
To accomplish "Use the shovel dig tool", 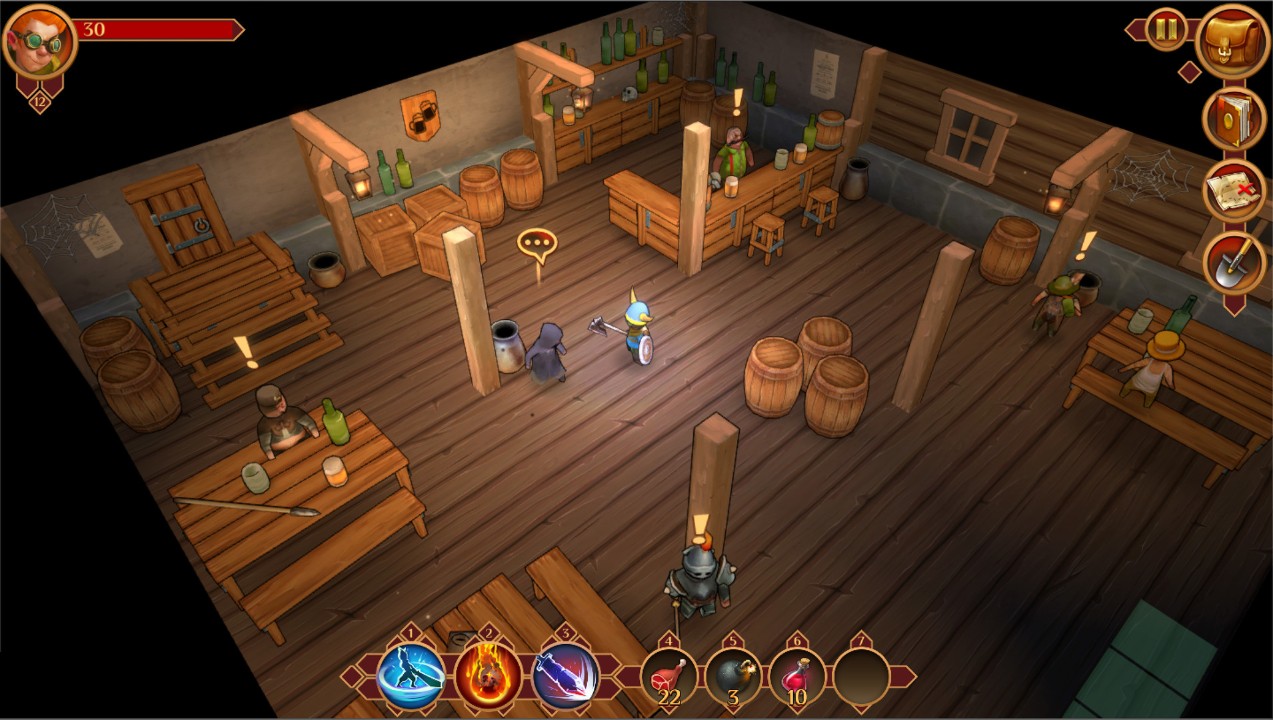I will click(x=1233, y=263).
